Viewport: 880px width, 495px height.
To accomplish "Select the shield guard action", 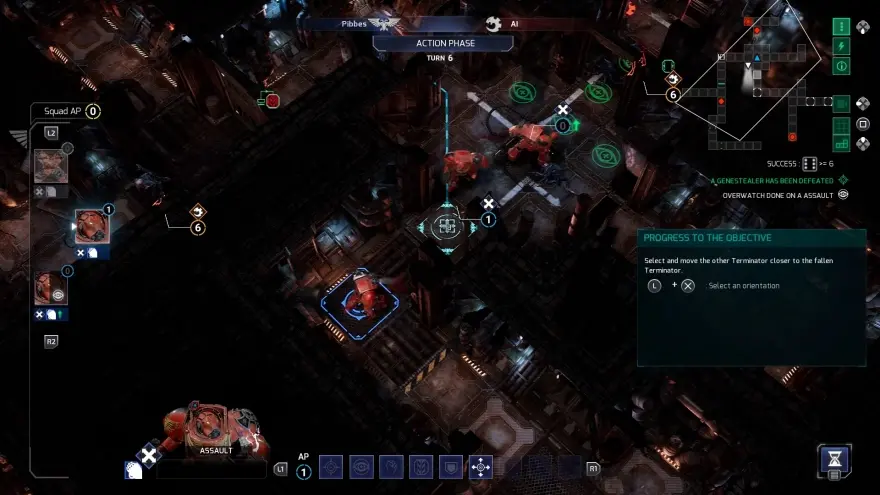I will click(451, 466).
